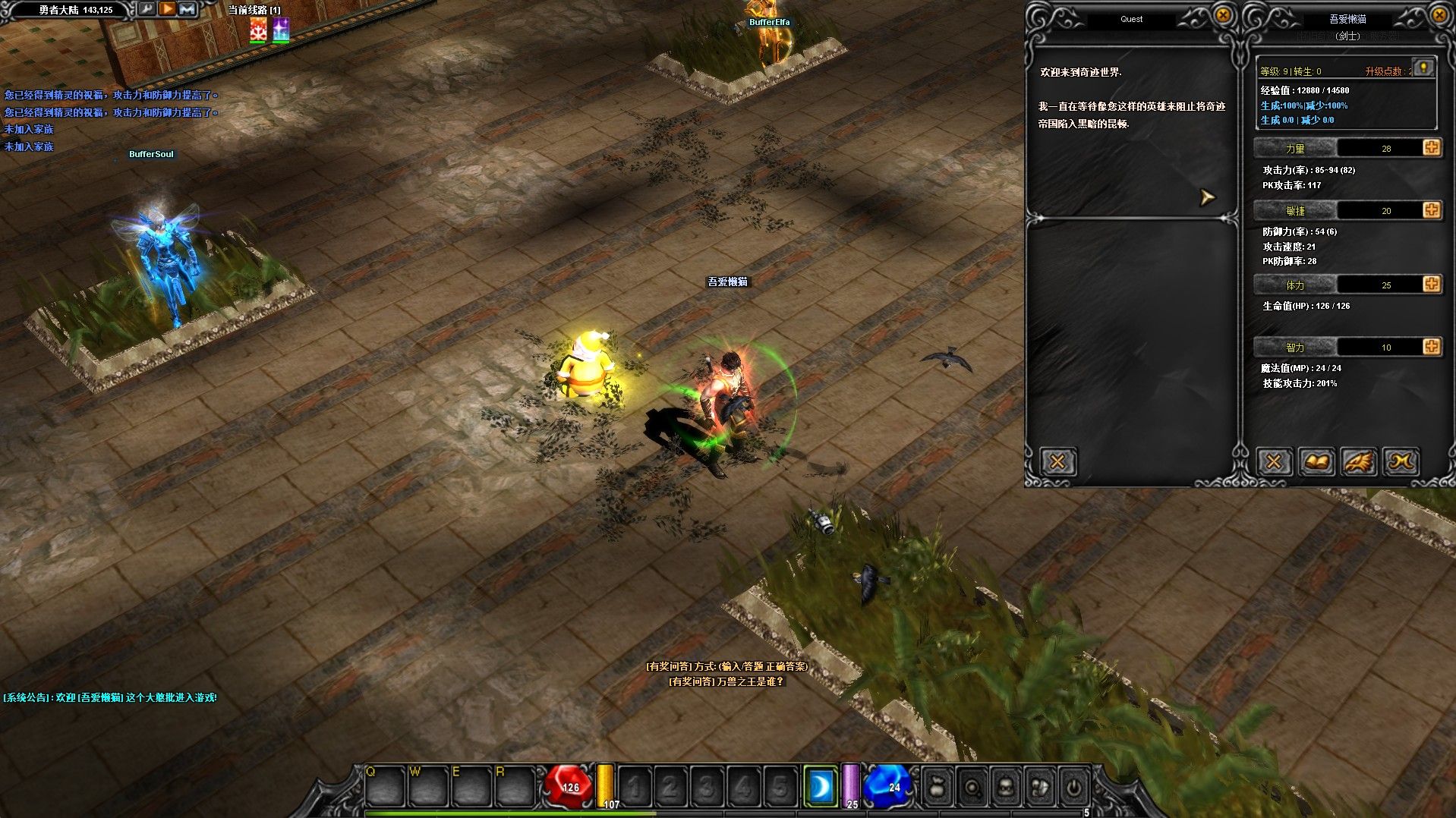Add a point to Vitality (体力)
Image resolution: width=1456 pixels, height=818 pixels.
click(x=1432, y=284)
